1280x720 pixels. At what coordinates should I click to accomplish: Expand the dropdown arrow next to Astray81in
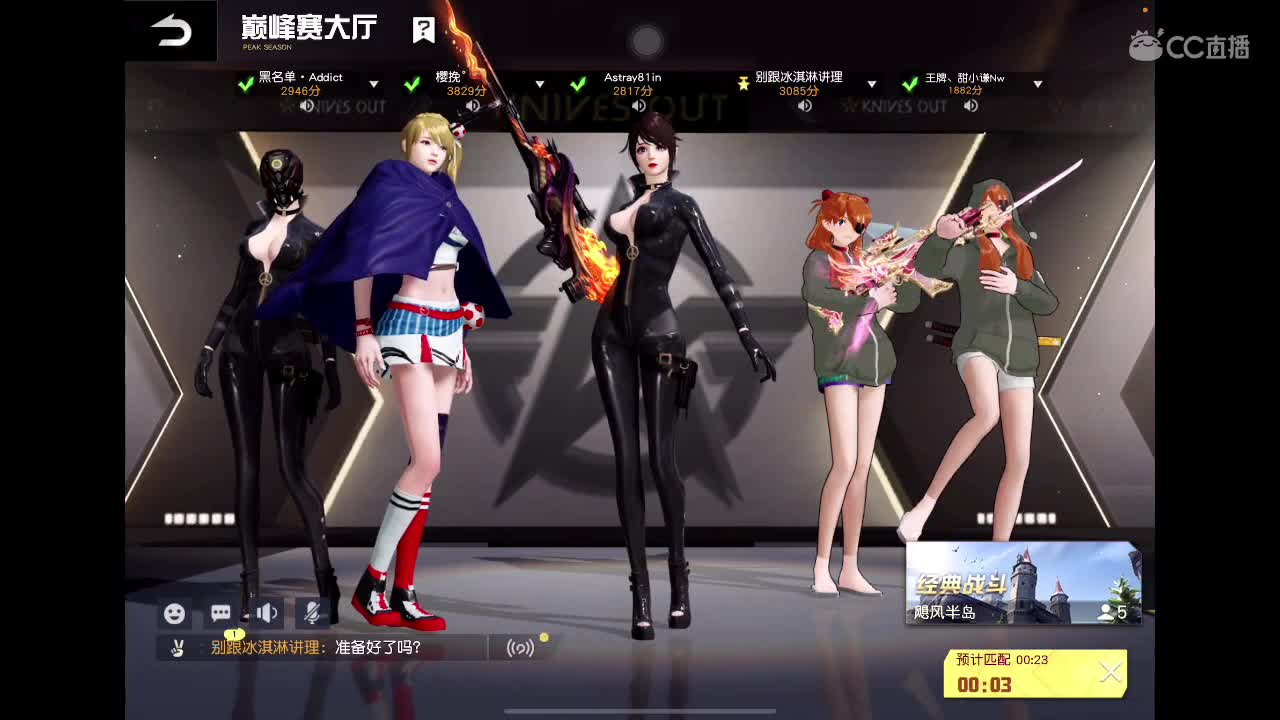tap(705, 84)
